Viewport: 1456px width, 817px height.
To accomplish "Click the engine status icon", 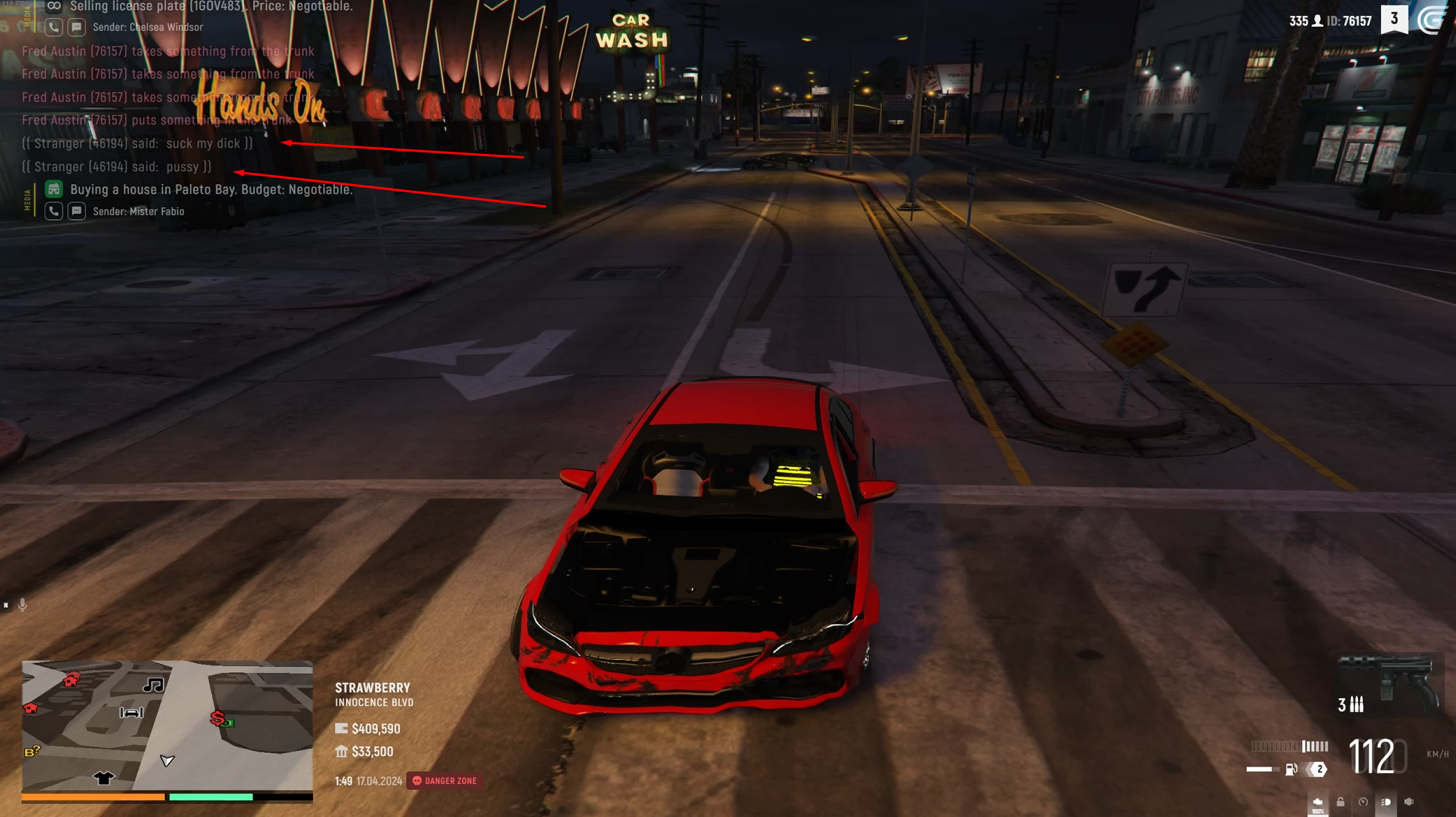I will (x=1317, y=803).
